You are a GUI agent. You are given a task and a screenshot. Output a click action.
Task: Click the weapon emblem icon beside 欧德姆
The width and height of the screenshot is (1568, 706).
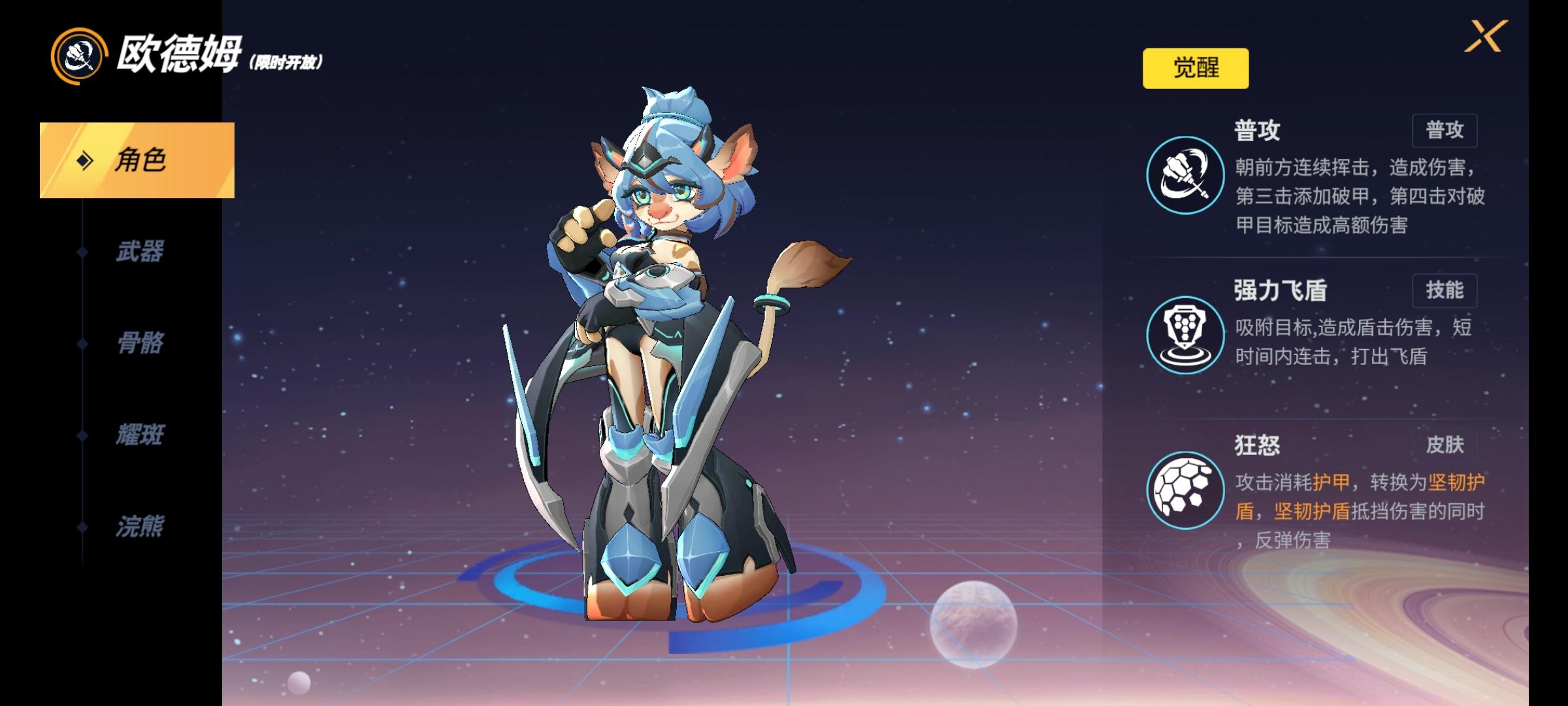[x=78, y=55]
